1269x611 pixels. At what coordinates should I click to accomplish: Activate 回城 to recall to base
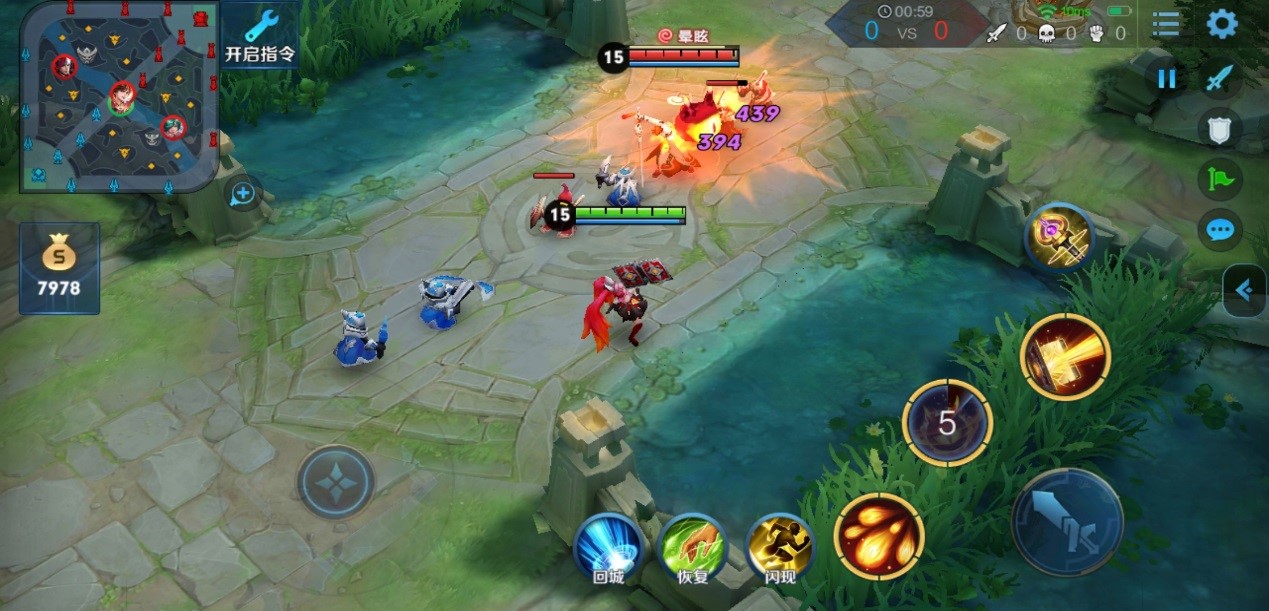[609, 548]
